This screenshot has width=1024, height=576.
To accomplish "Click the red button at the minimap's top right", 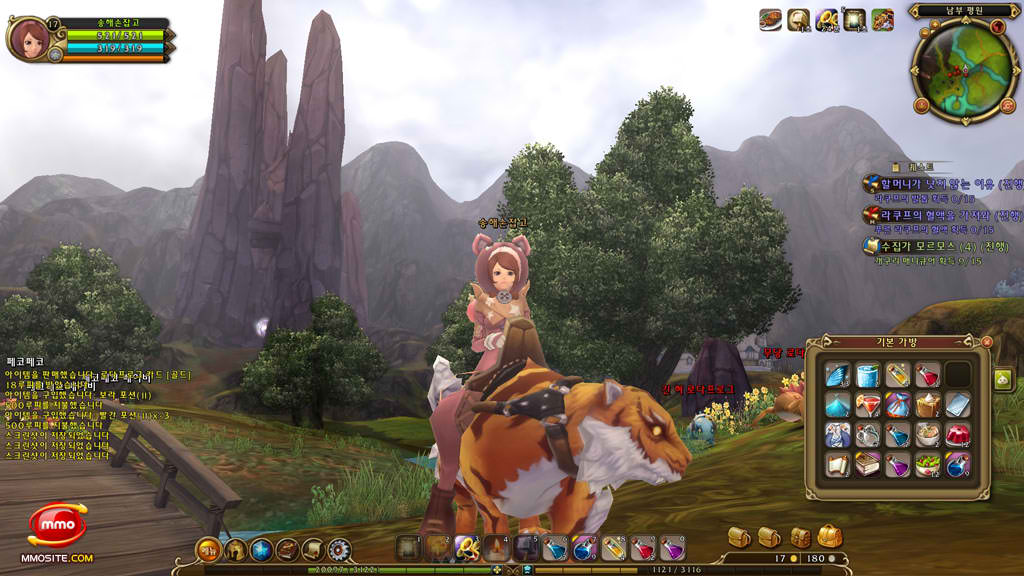I will point(997,27).
